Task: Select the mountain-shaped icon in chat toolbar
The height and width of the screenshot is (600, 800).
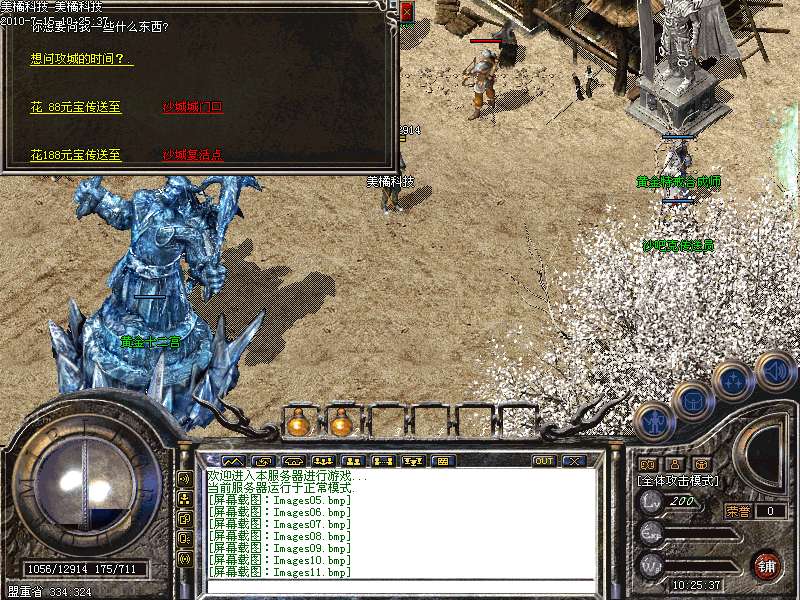Action: coord(233,461)
